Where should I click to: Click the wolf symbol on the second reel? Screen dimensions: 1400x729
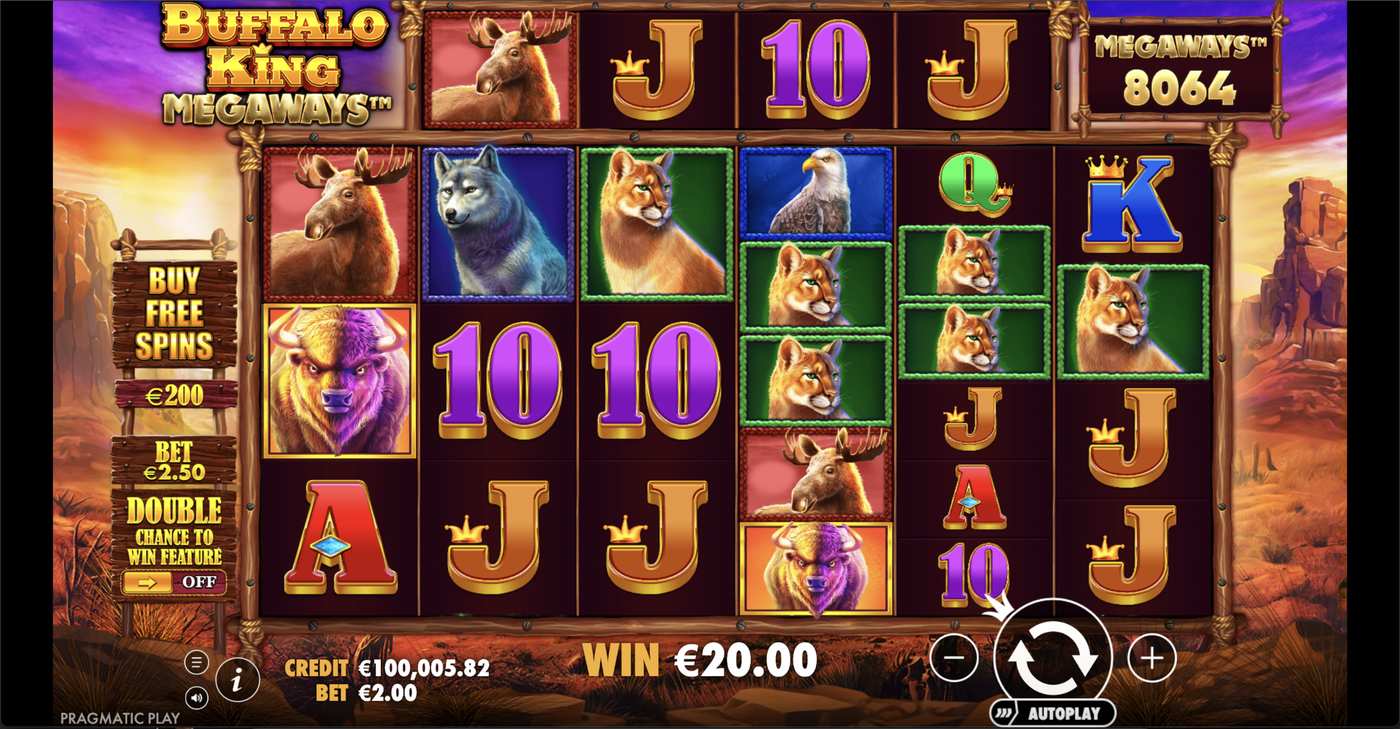point(497,222)
